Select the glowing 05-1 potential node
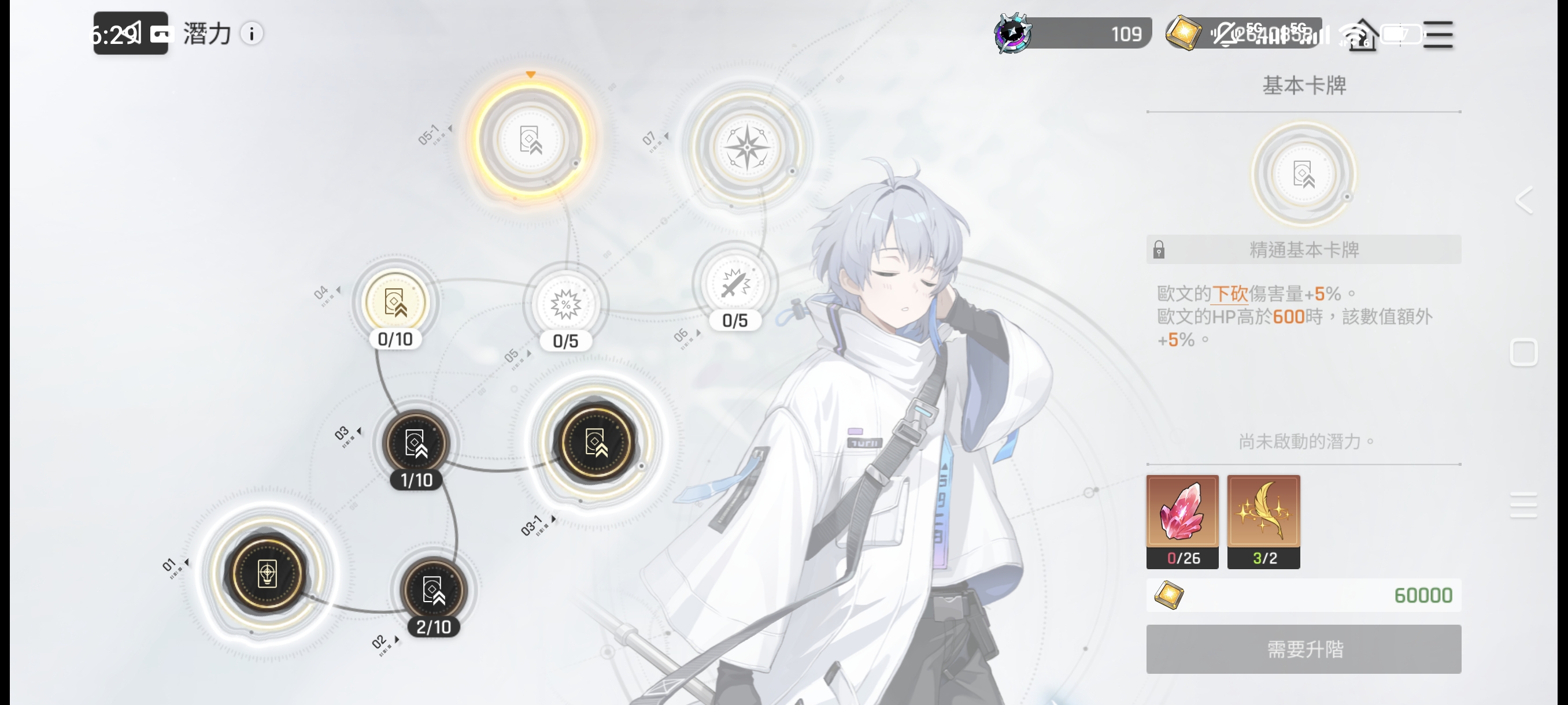 pos(530,139)
